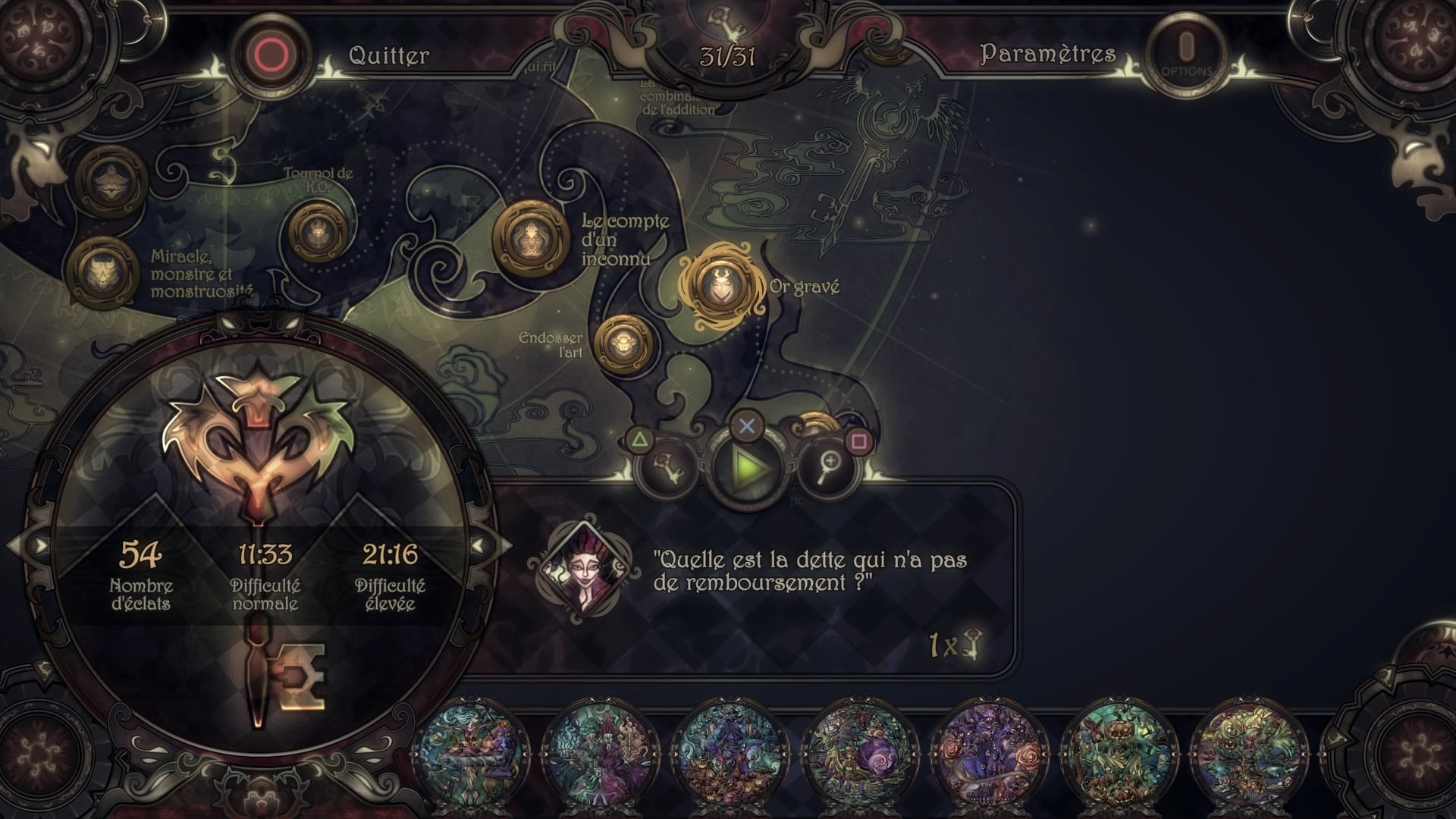
Task: Choose the Le compte d'un inconnu level
Action: click(x=530, y=238)
